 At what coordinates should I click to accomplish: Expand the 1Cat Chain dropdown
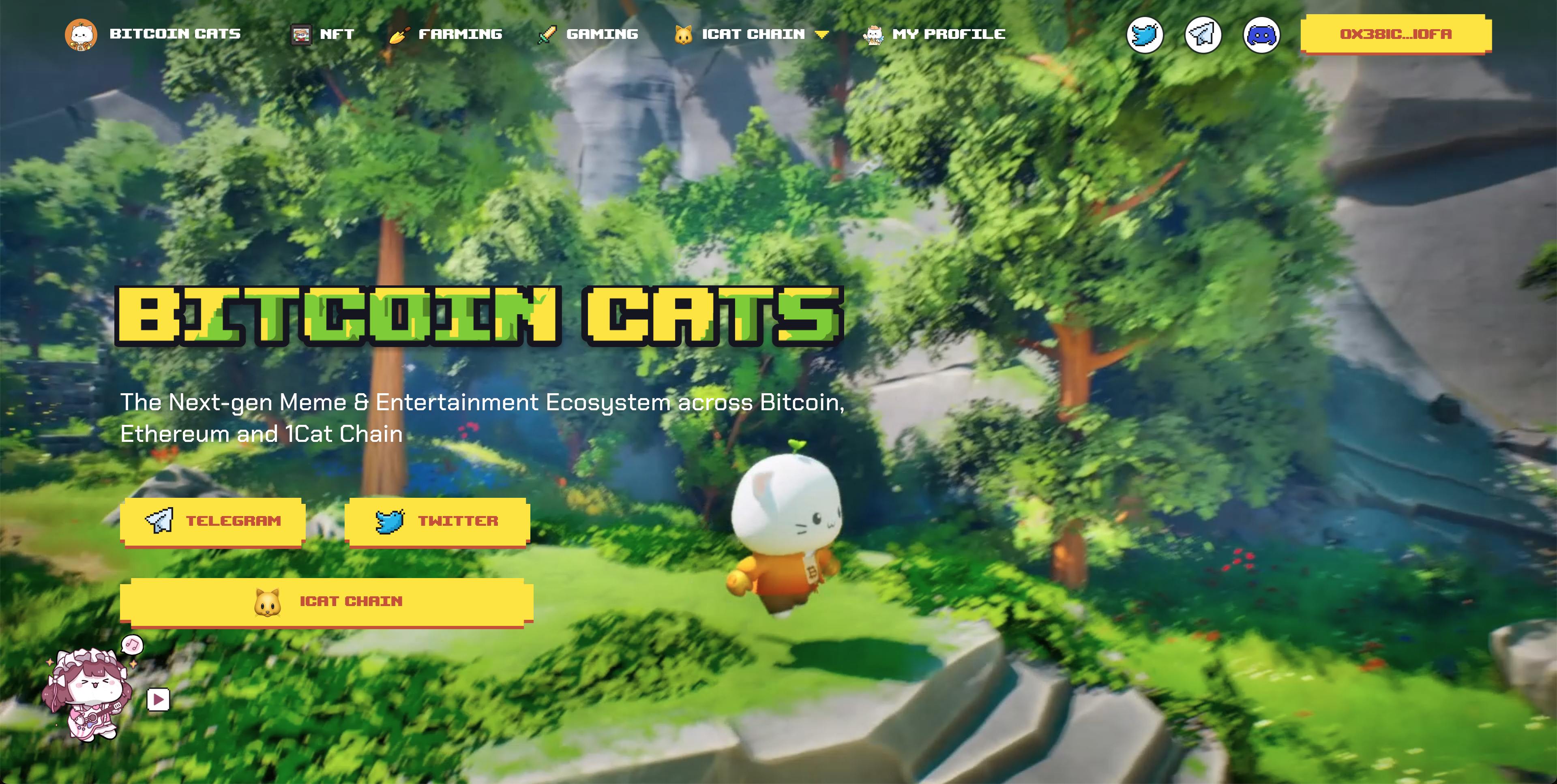click(752, 34)
